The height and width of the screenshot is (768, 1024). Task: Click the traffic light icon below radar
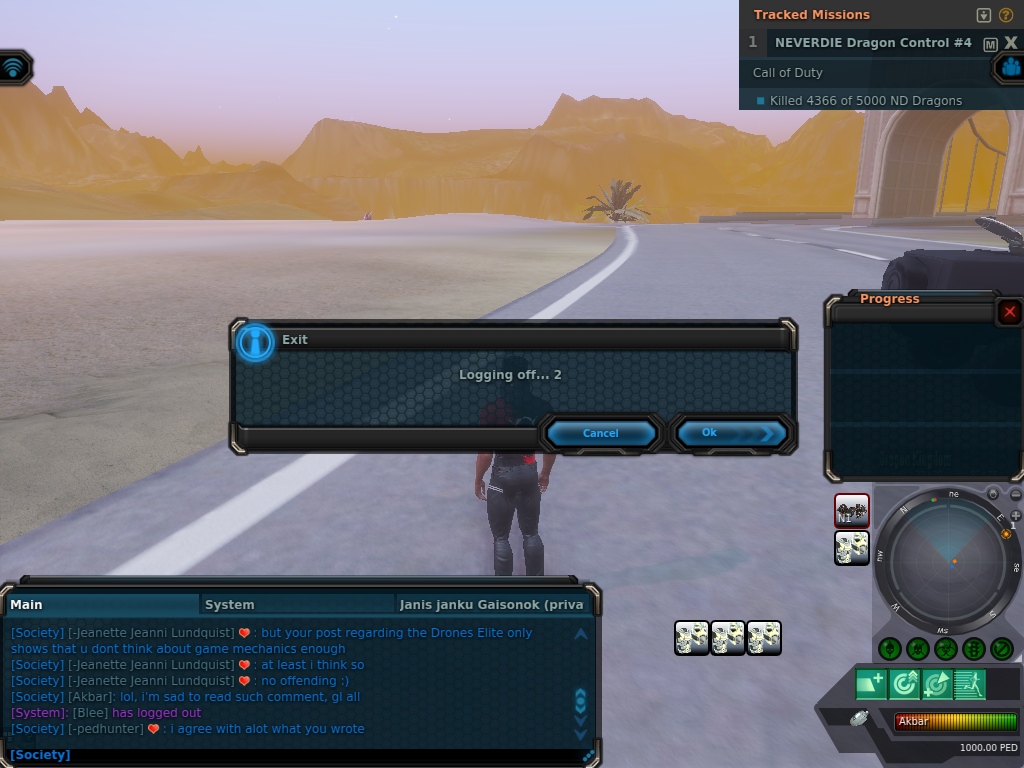point(974,649)
